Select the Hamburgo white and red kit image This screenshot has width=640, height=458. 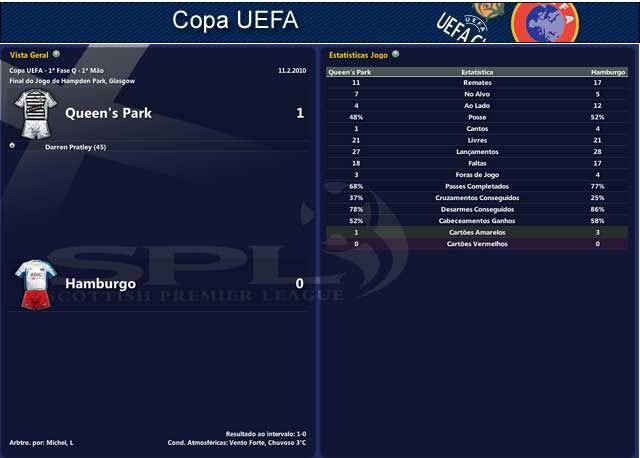[x=36, y=283]
